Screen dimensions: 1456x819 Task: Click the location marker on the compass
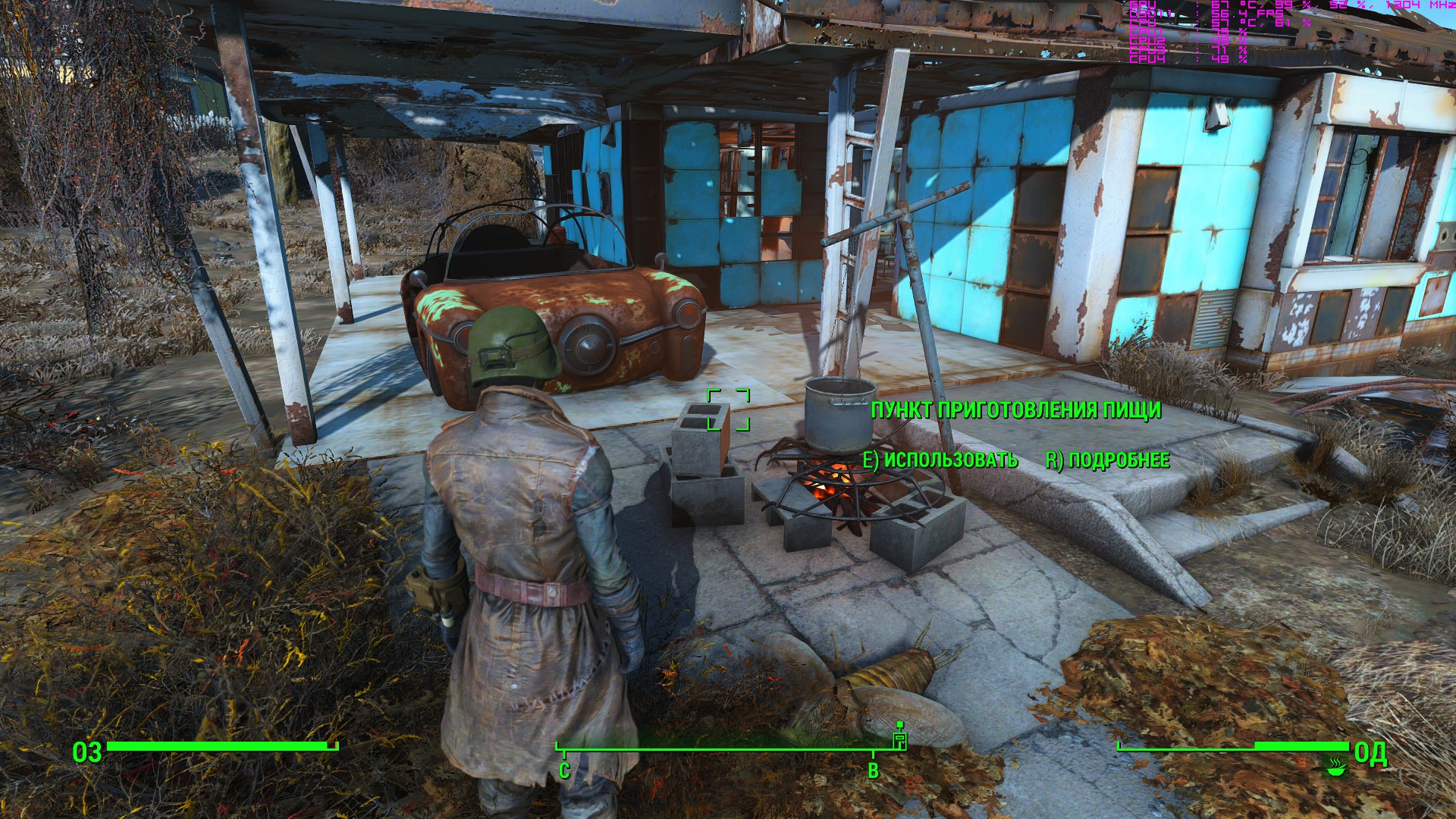pos(900,739)
